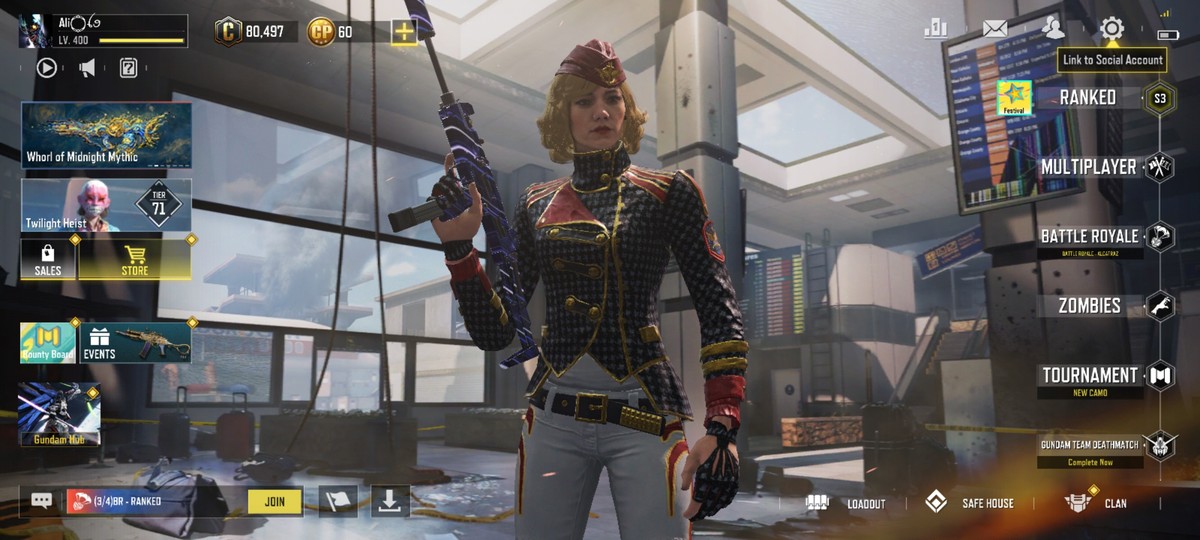Screen dimensions: 1200x540
Task: Open the Loadout screen
Action: click(x=847, y=503)
